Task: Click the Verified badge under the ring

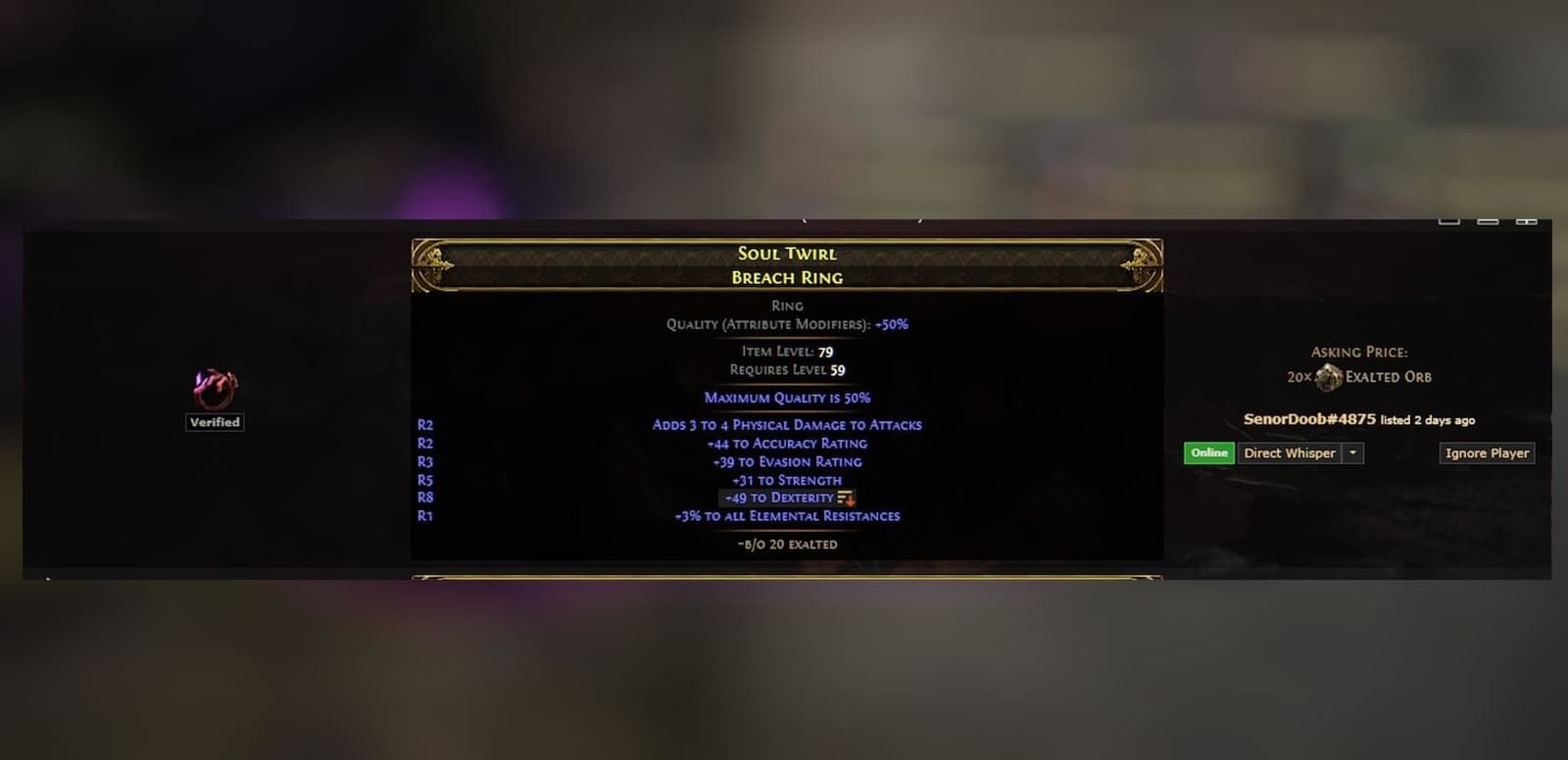Action: click(215, 422)
